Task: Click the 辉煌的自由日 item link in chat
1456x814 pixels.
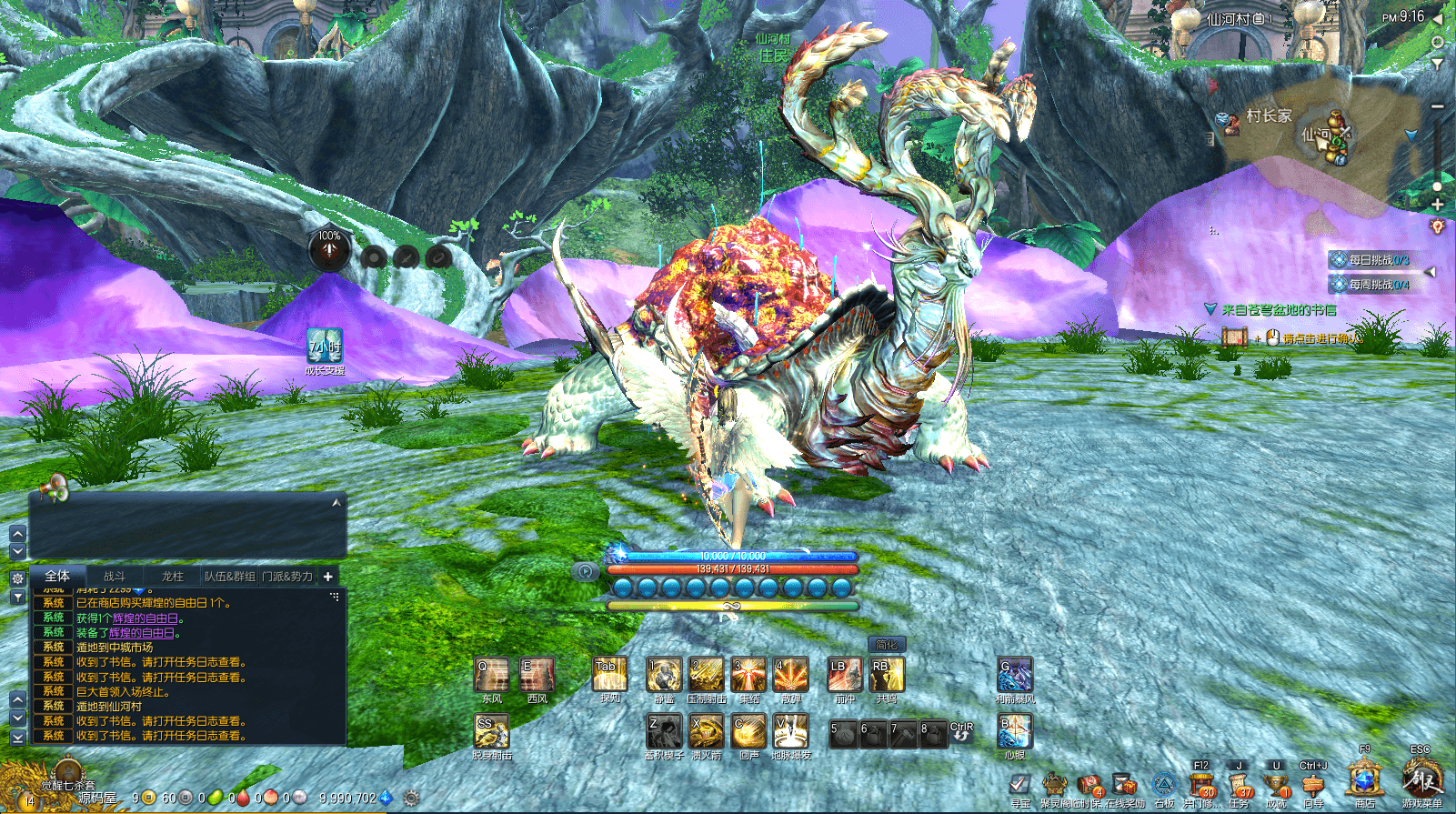Action: pyautogui.click(x=146, y=618)
